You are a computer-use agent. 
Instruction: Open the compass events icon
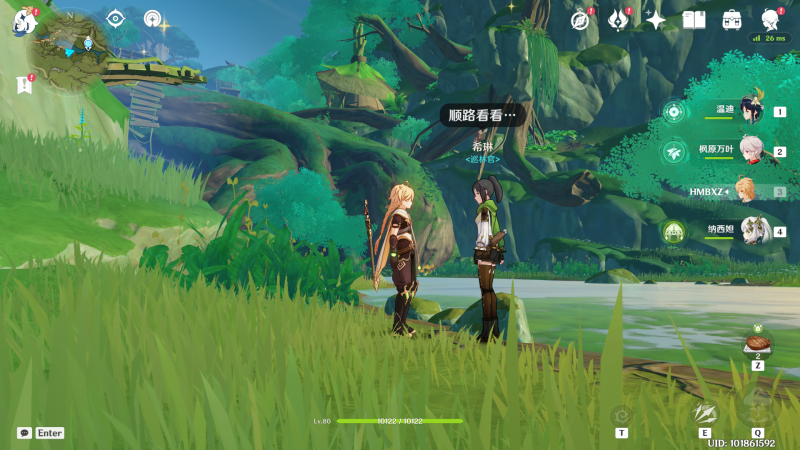tap(580, 20)
